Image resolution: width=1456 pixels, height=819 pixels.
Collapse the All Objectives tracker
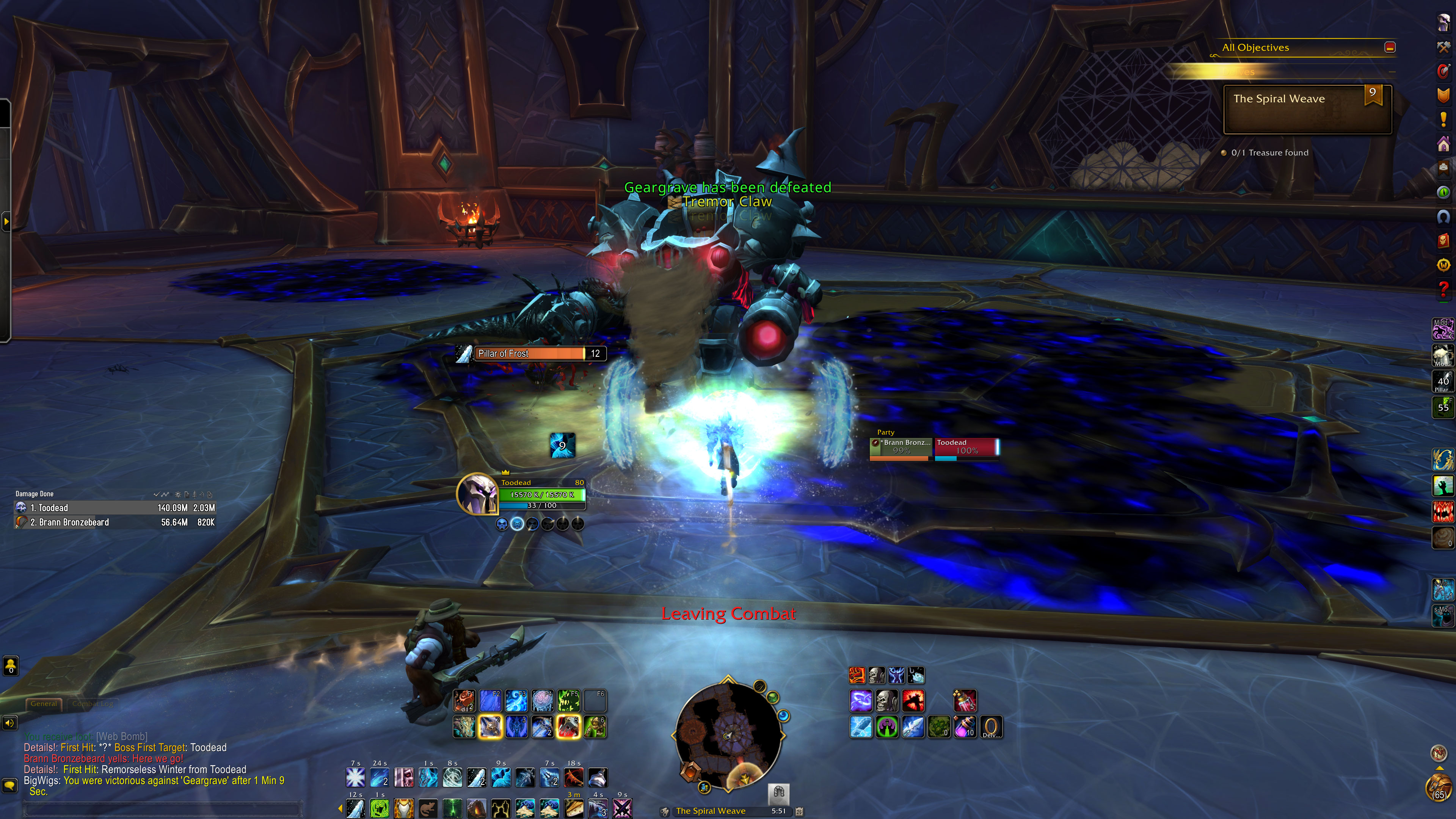[x=1390, y=47]
